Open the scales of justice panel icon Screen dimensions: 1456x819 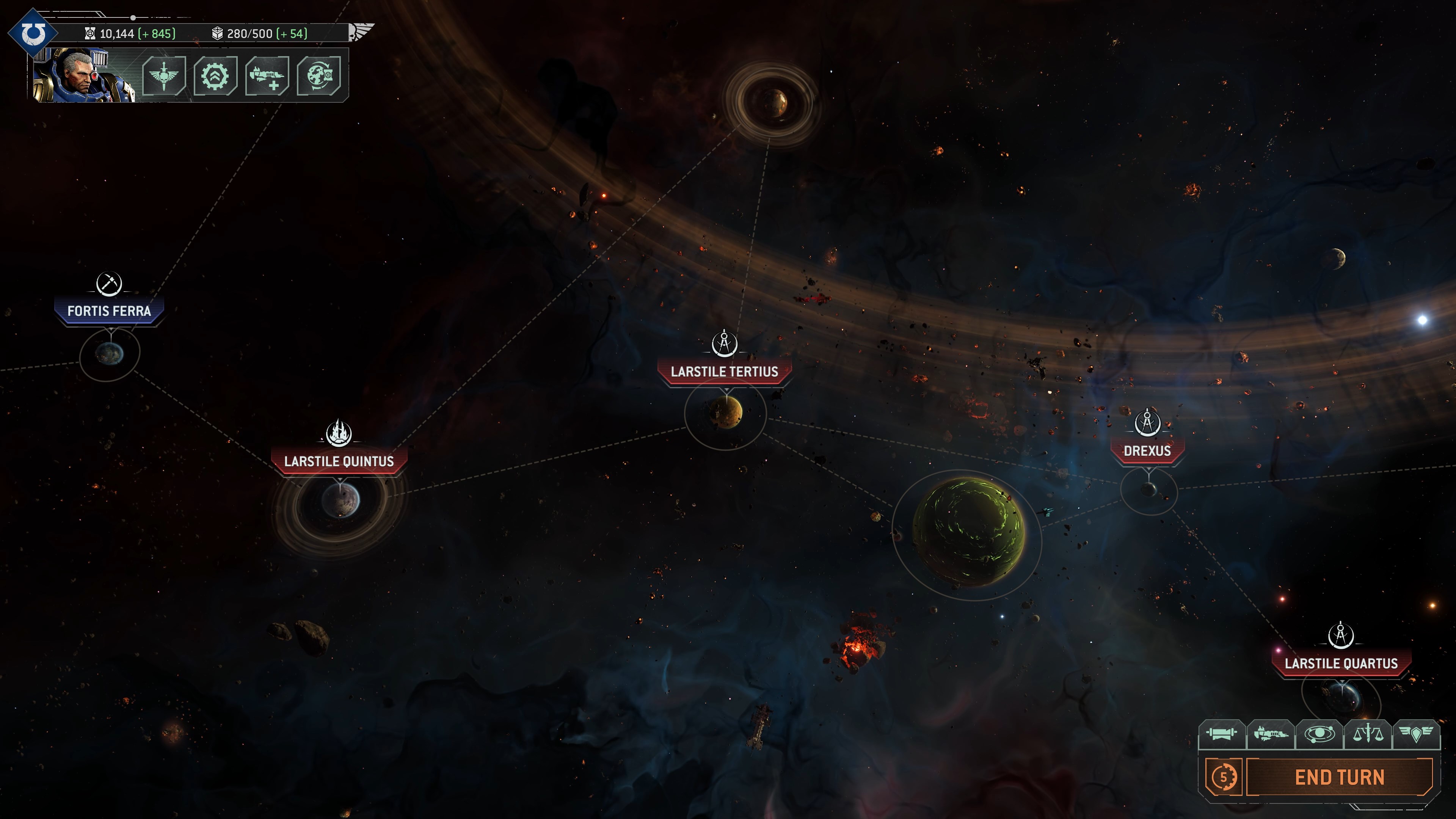pyautogui.click(x=1369, y=734)
